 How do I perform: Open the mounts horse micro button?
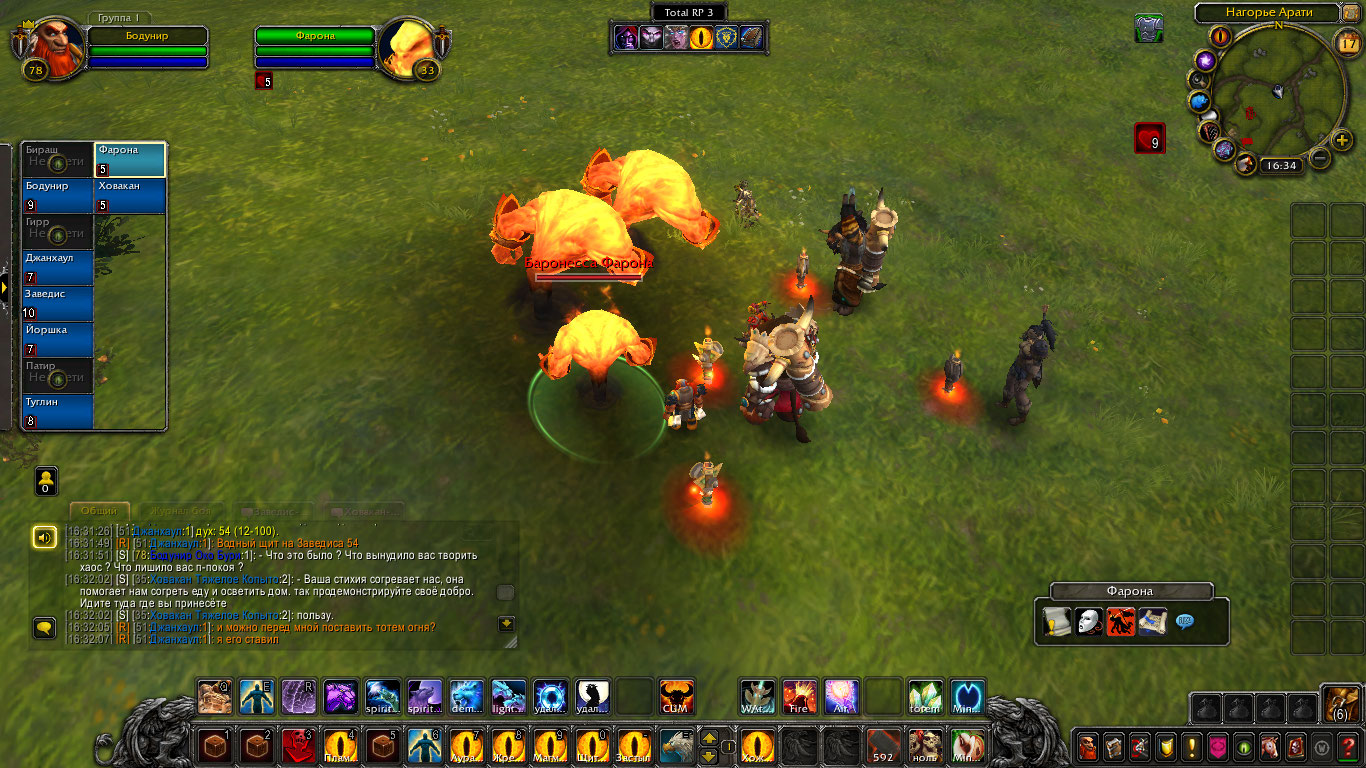coord(1270,746)
